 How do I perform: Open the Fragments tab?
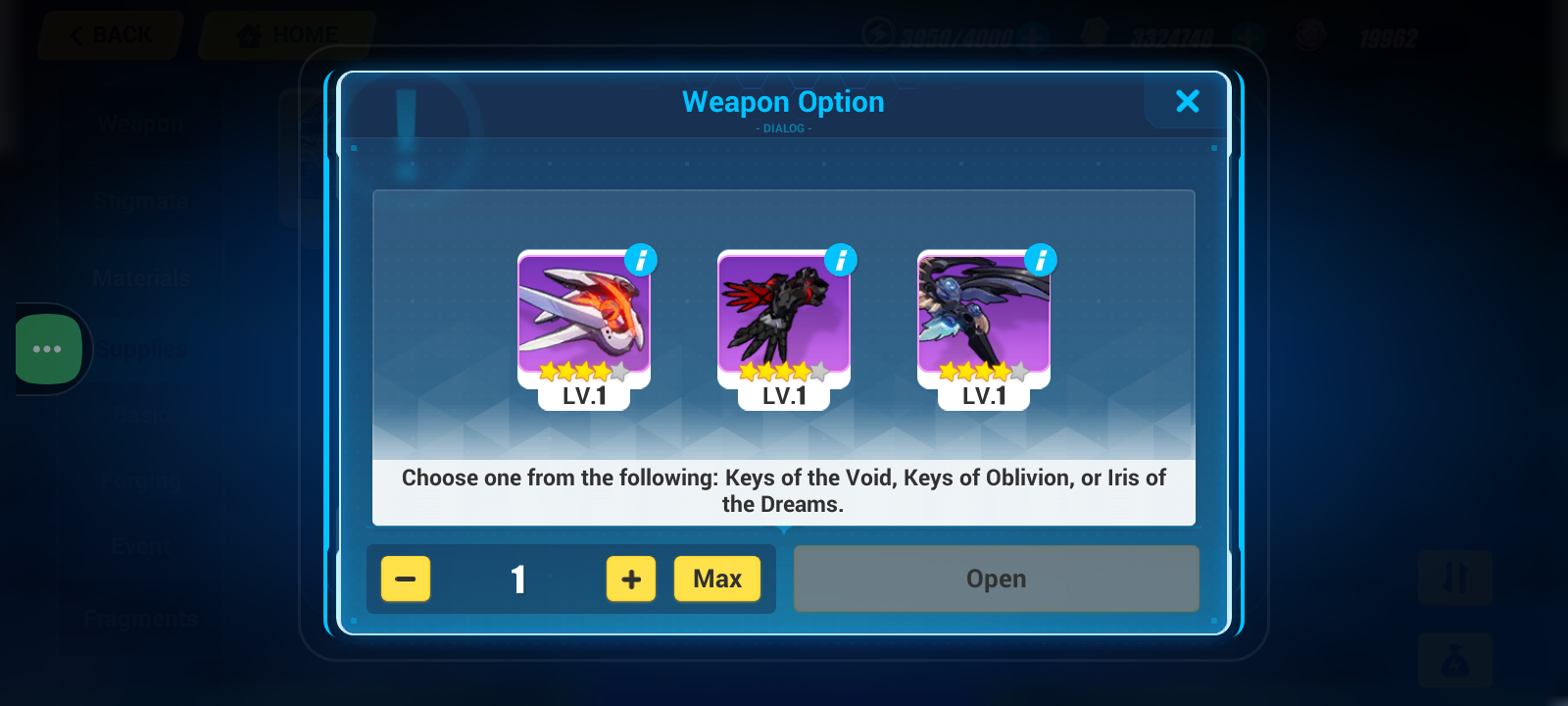point(140,618)
